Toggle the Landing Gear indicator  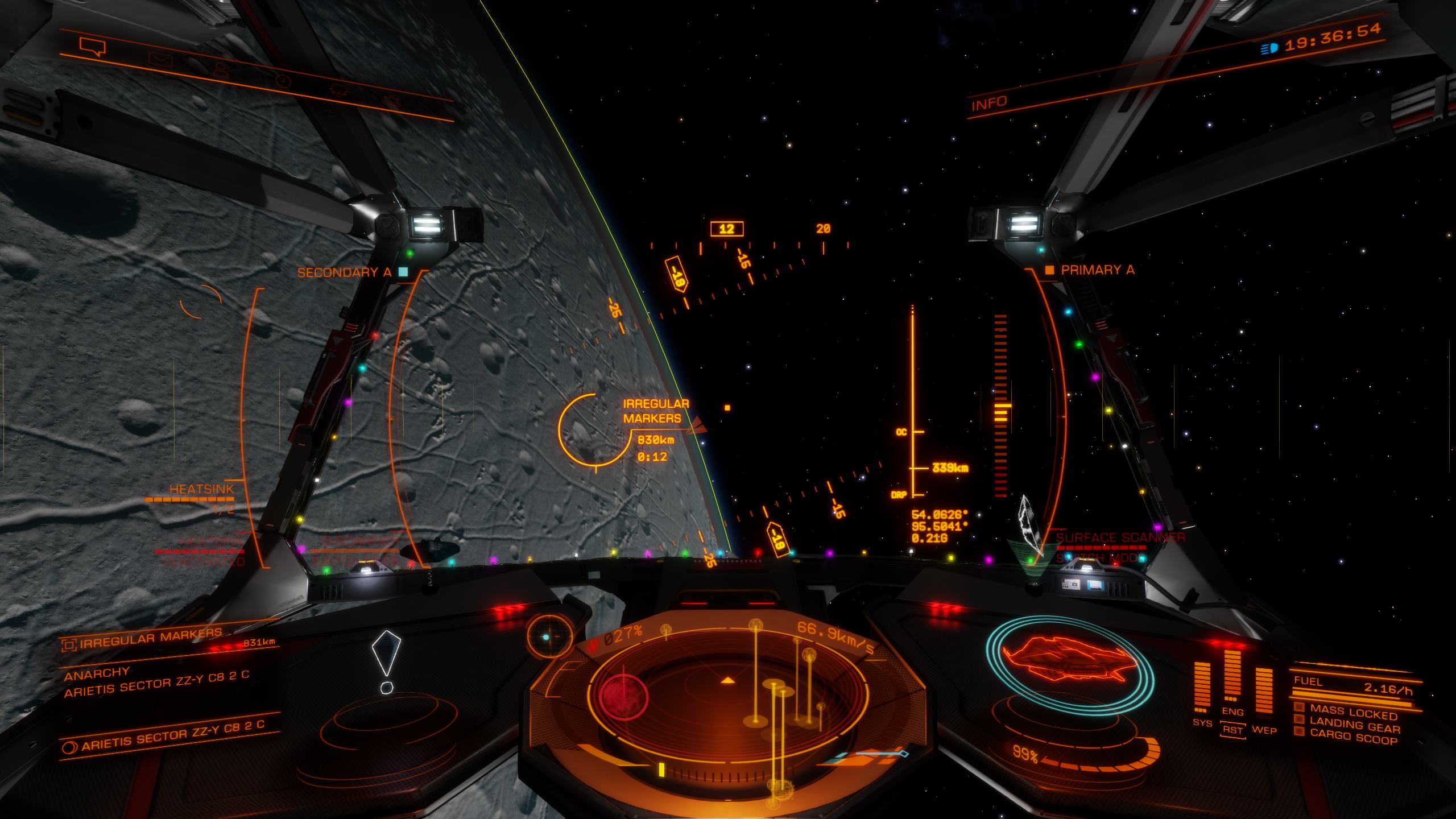[1354, 725]
